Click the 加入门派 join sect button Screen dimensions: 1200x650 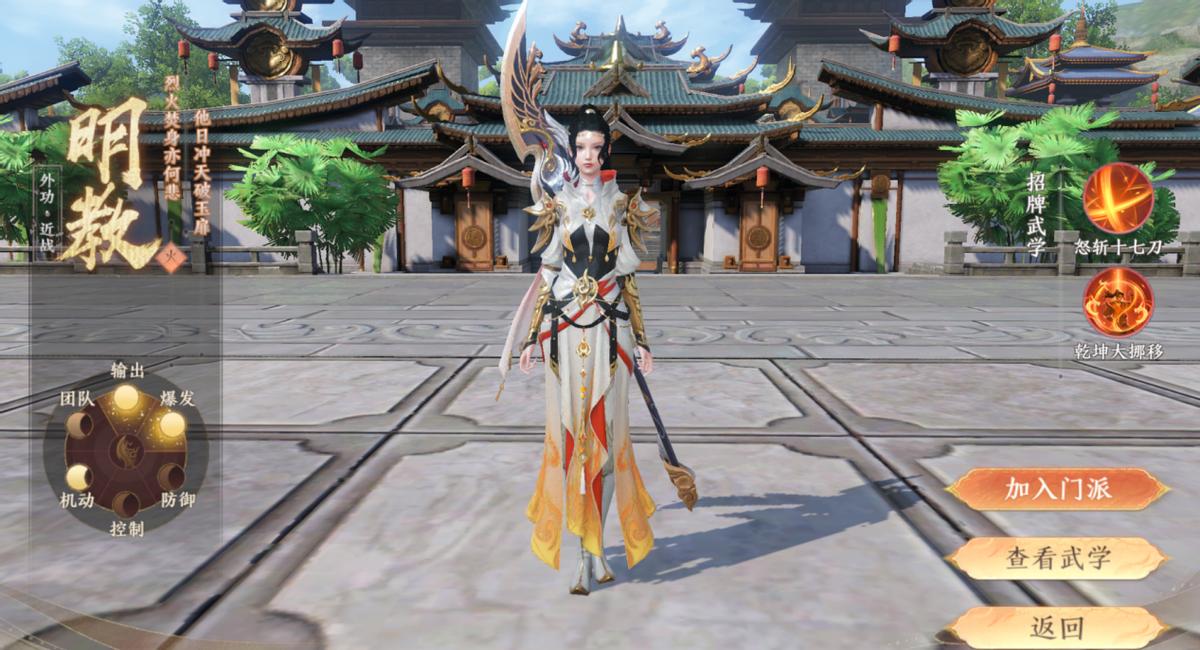(1057, 489)
